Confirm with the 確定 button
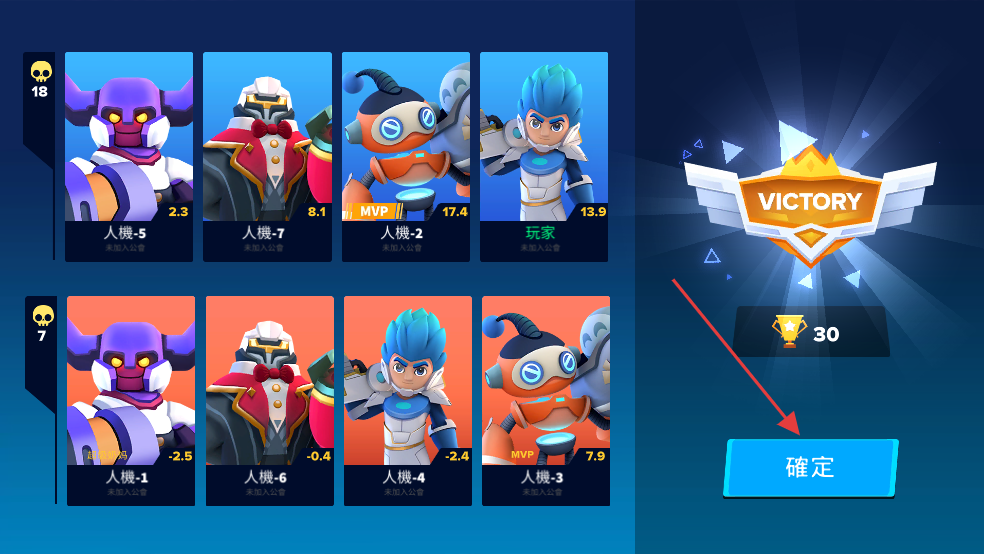The image size is (984, 554). (x=810, y=468)
